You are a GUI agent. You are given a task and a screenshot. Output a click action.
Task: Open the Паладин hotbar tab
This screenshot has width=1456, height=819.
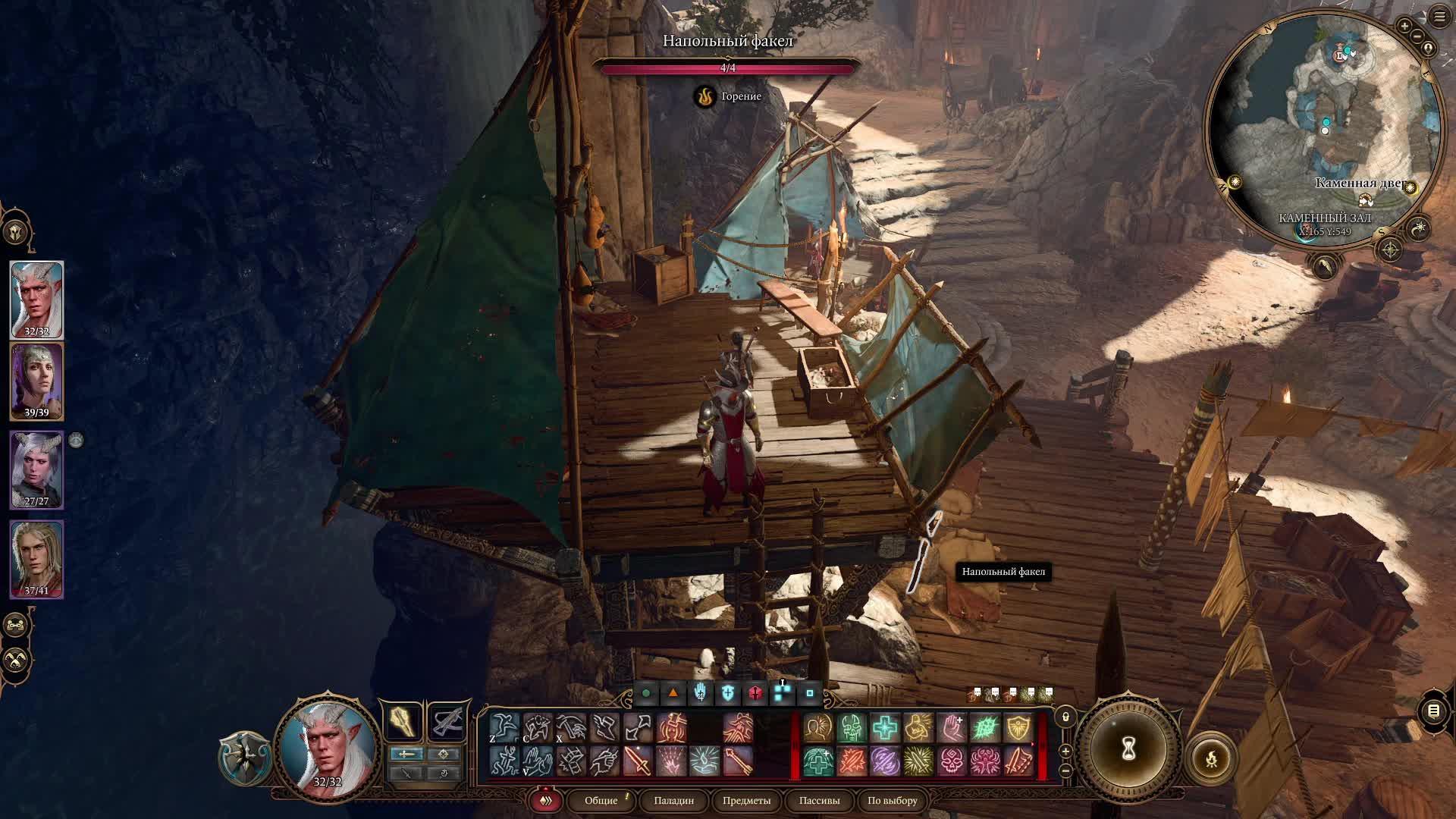[673, 800]
